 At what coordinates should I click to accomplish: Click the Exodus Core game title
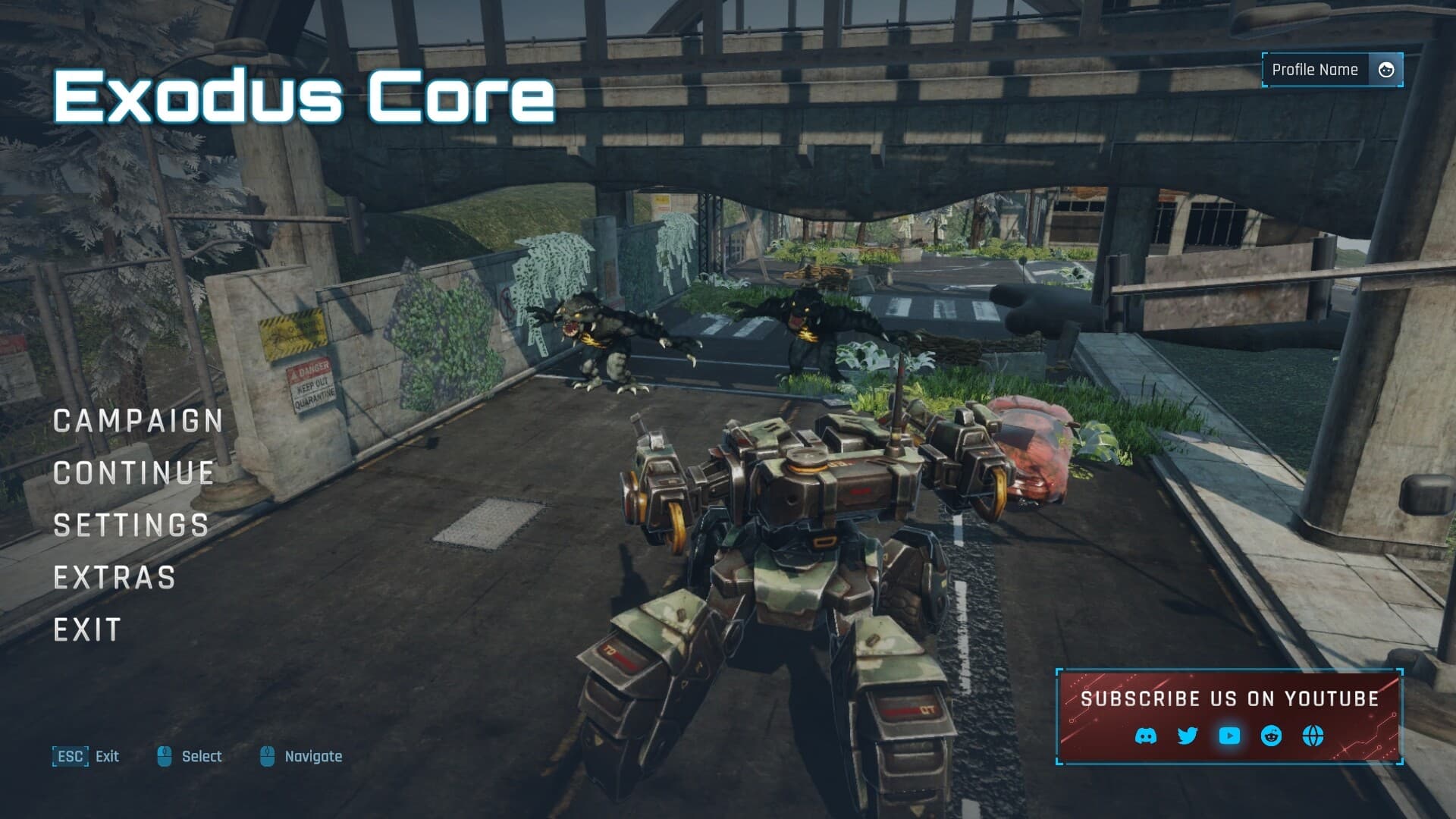[x=303, y=96]
